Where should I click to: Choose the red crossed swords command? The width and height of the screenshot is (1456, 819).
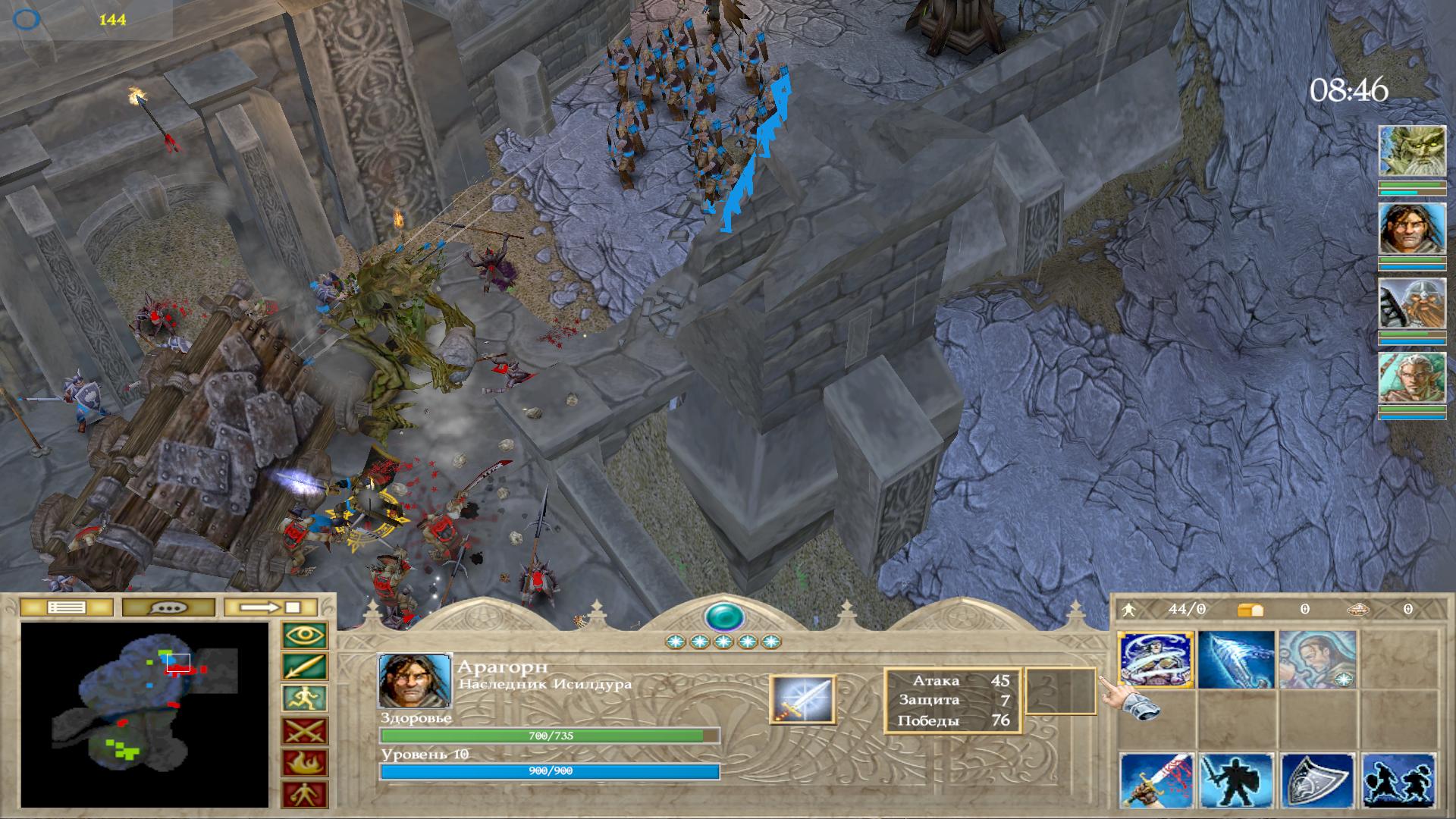tap(305, 731)
